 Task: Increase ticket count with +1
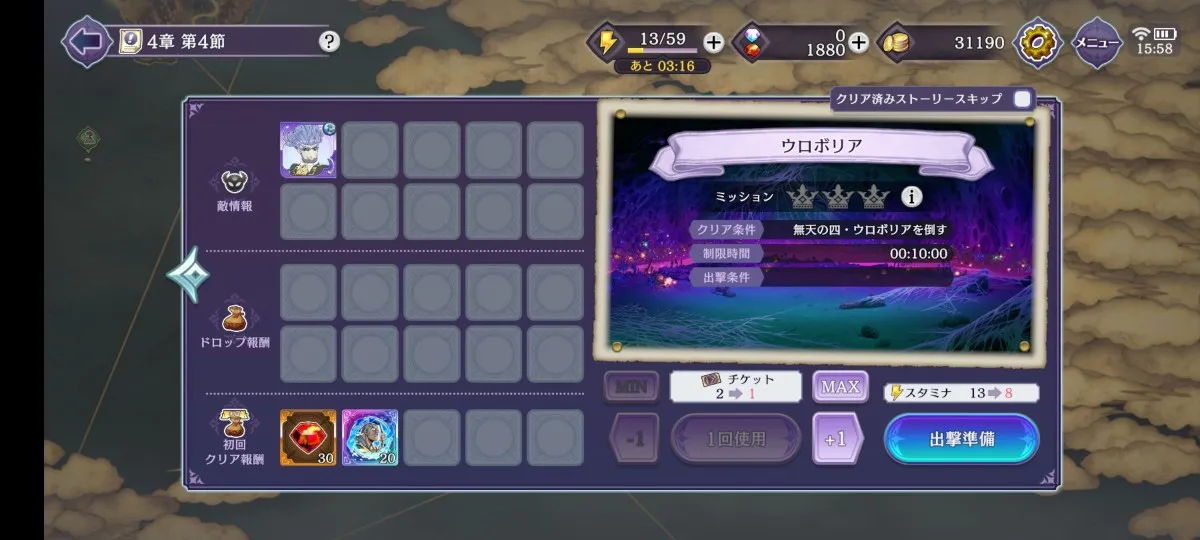pyautogui.click(x=837, y=439)
